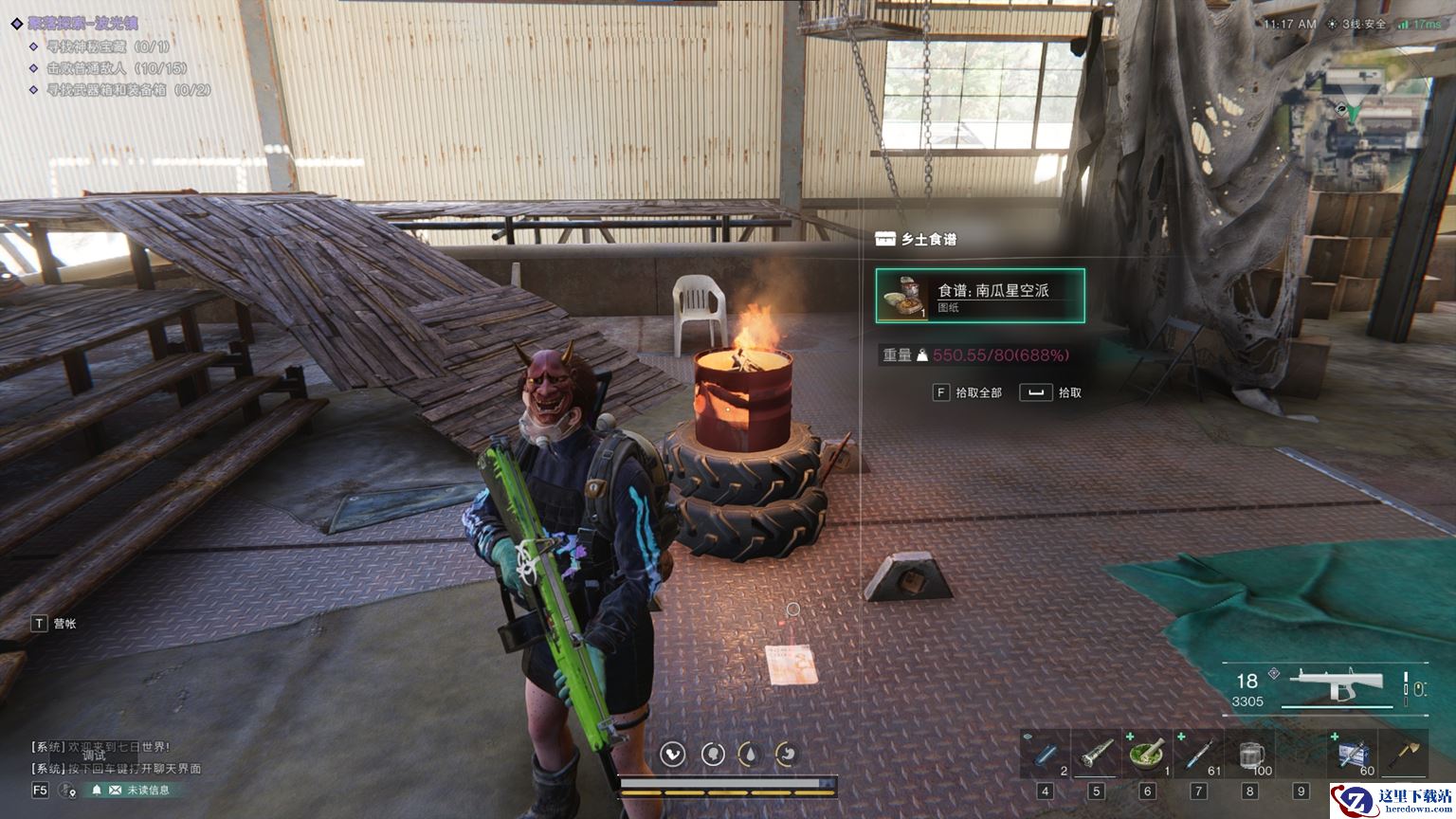Select the mortar and pestle herb slot
The width and height of the screenshot is (1456, 819).
pyautogui.click(x=1147, y=755)
